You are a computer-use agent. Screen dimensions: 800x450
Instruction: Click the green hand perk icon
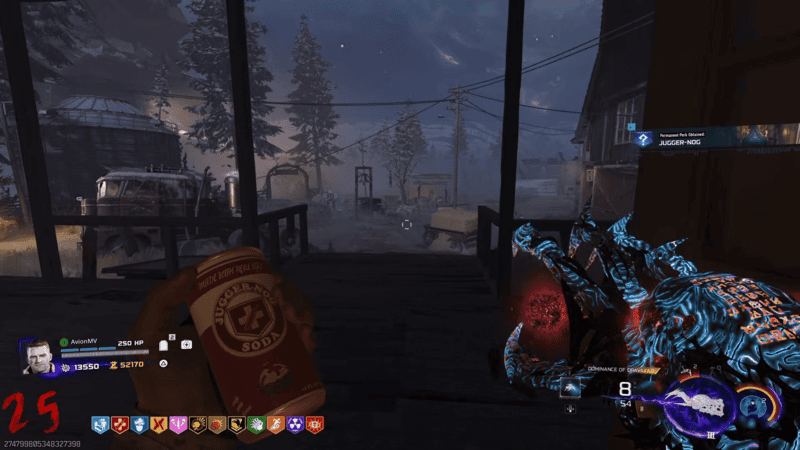tap(256, 425)
